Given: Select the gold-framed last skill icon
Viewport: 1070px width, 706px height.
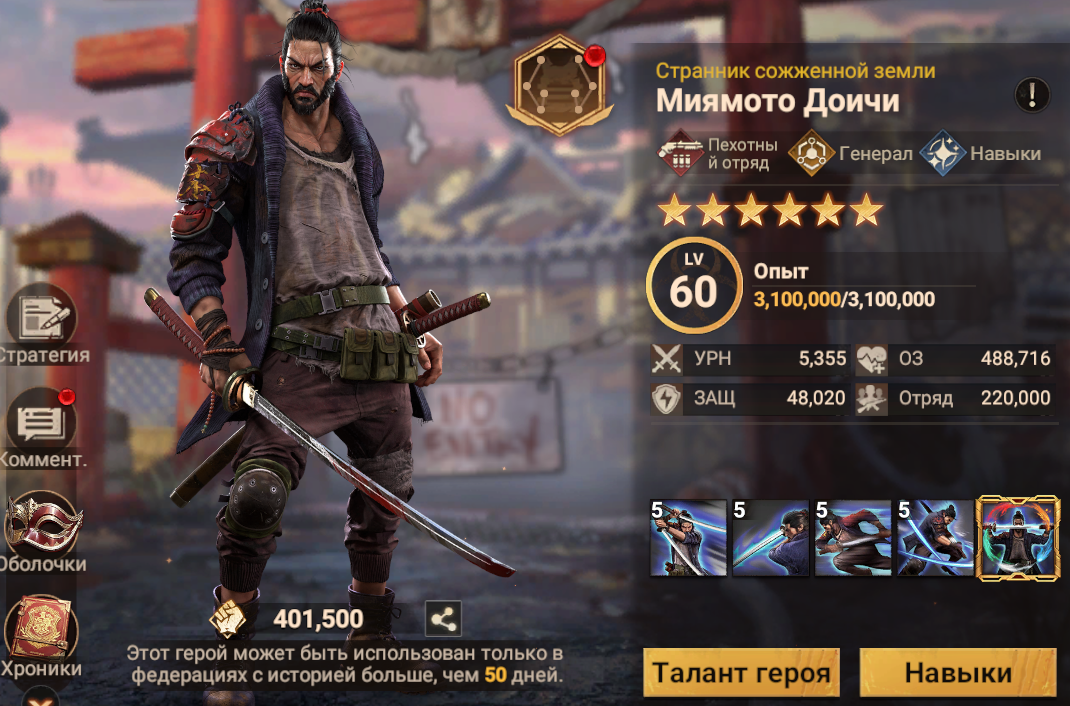Looking at the screenshot, I should (x=1017, y=538).
